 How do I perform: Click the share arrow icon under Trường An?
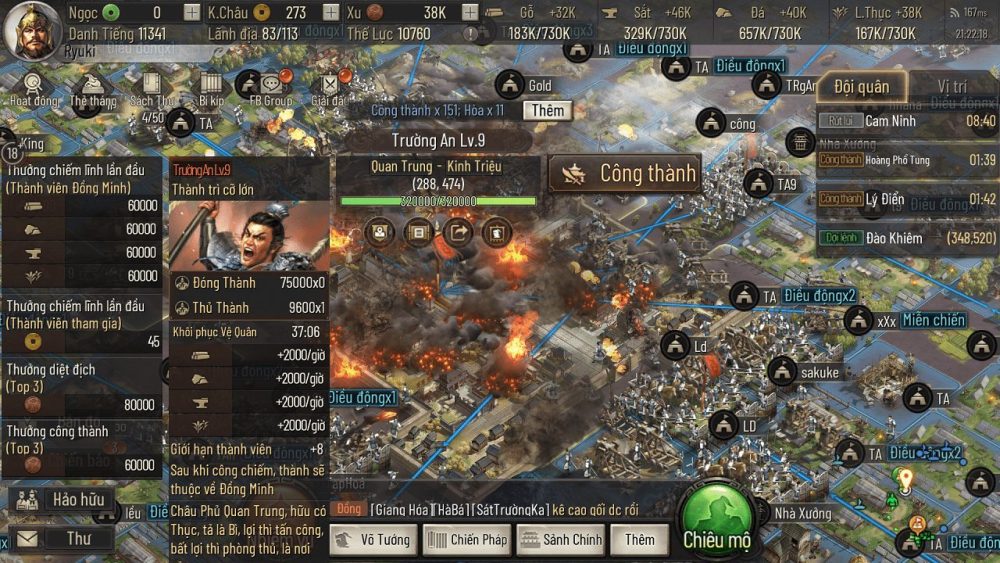click(x=458, y=233)
